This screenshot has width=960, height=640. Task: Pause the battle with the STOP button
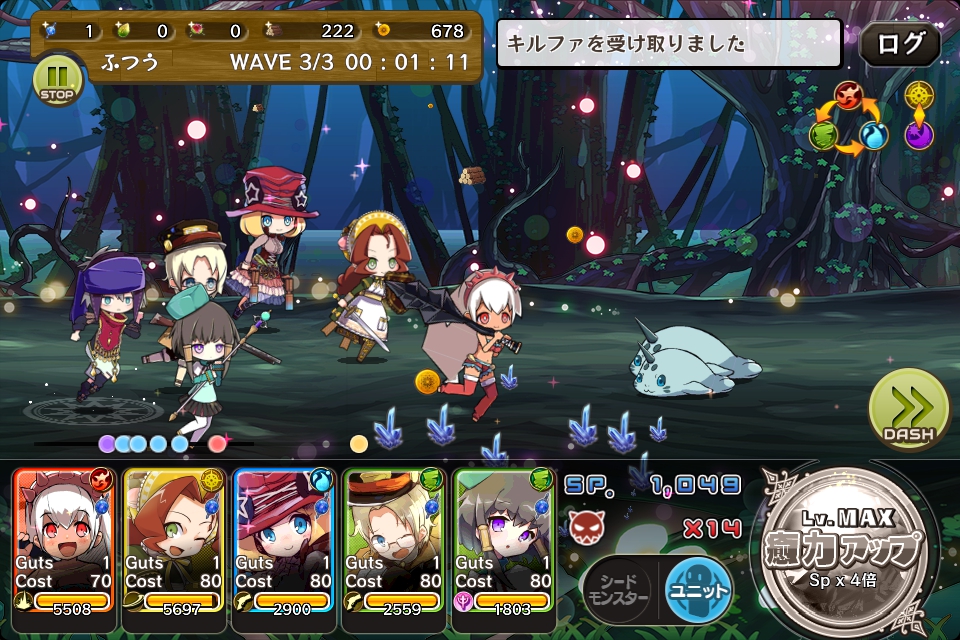(59, 79)
